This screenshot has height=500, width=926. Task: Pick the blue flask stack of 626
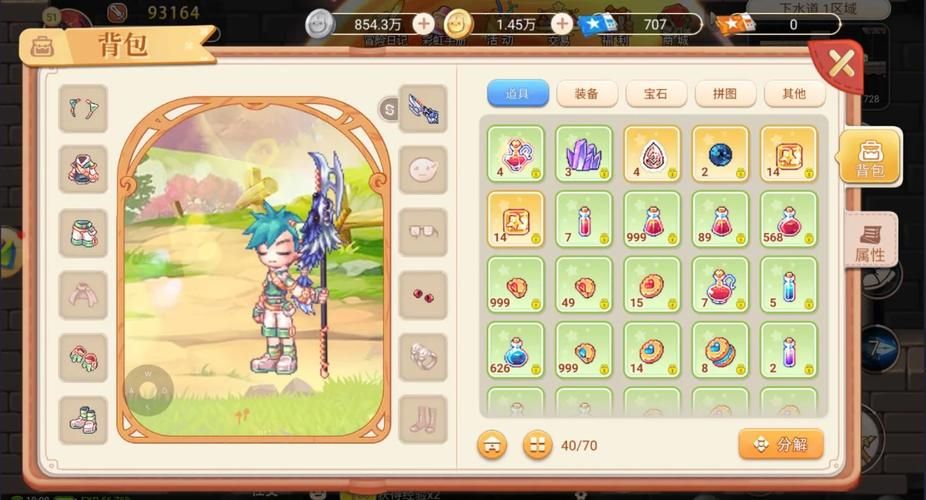[x=516, y=350]
